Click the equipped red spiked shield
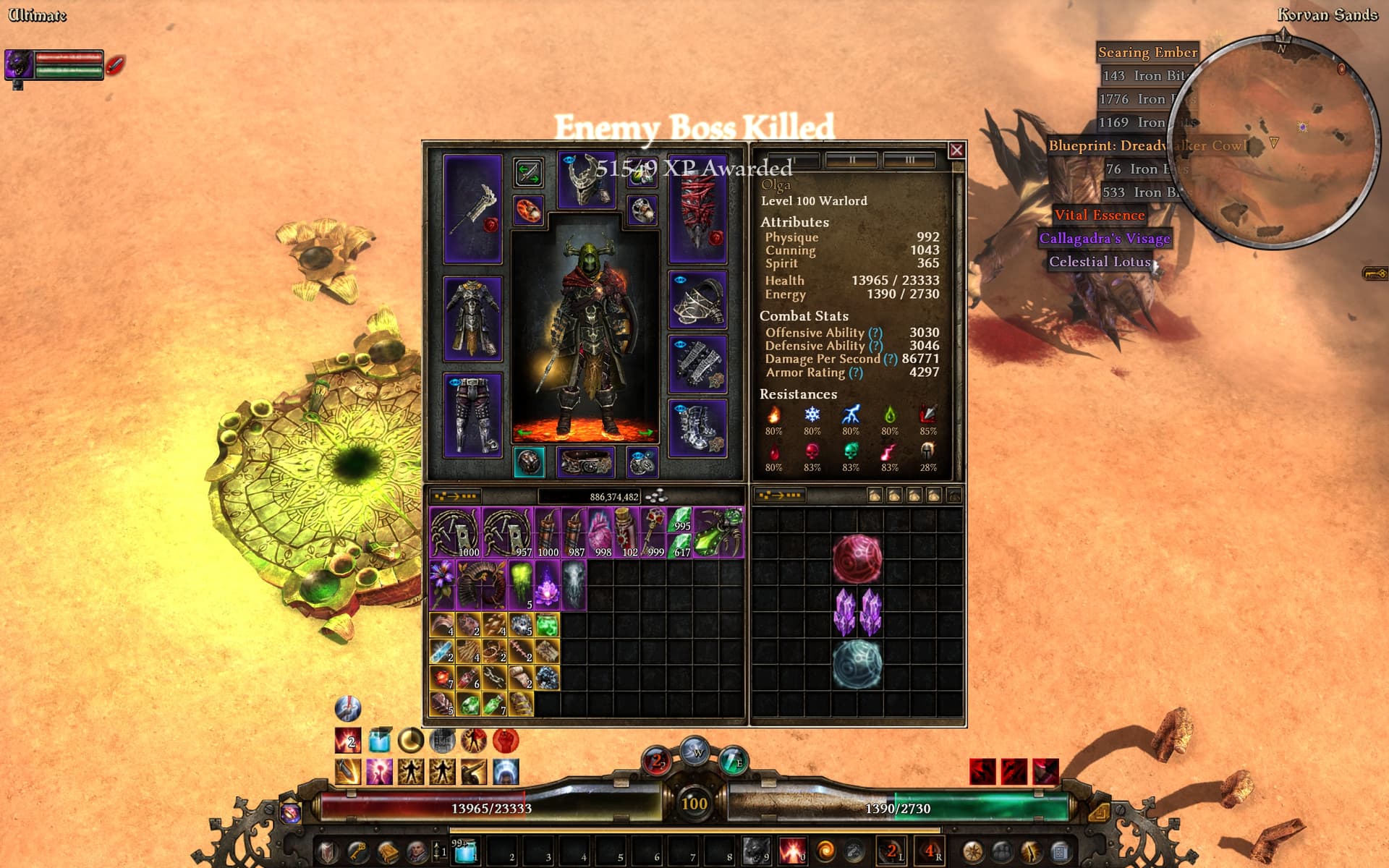The width and height of the screenshot is (1389, 868). 697,210
